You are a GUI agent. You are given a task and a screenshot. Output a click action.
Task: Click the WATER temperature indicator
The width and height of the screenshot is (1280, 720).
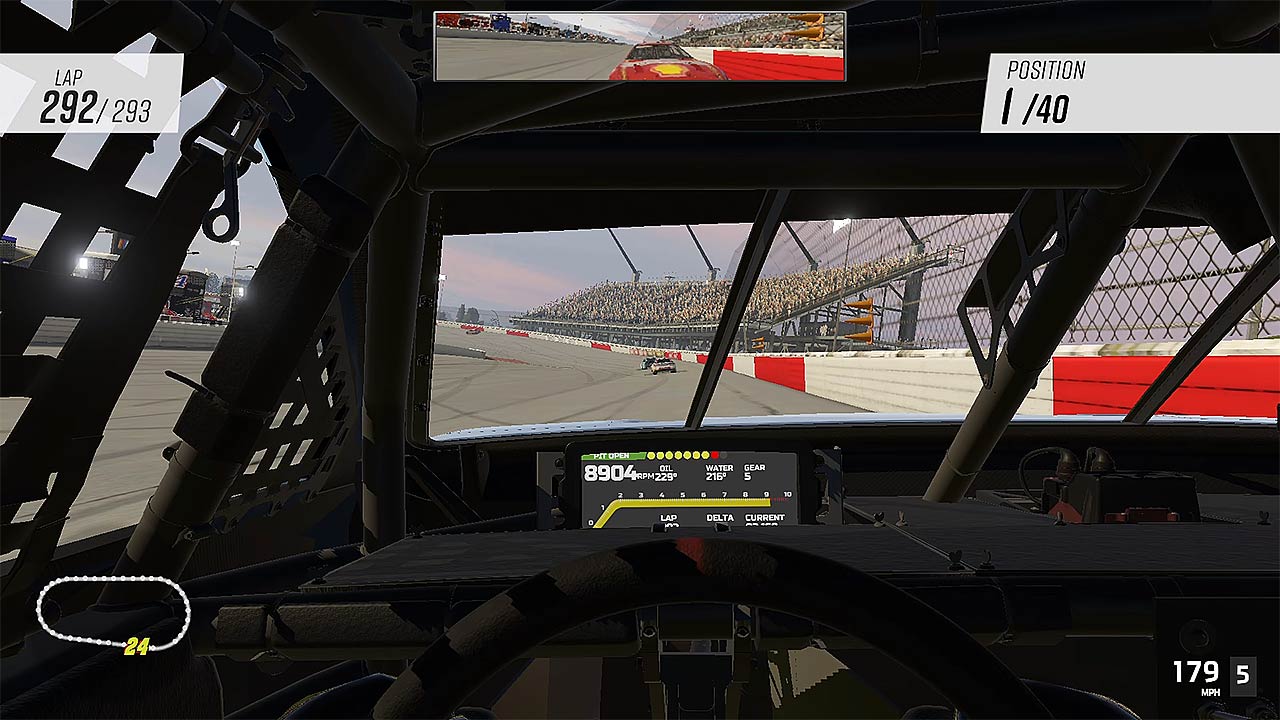719,470
